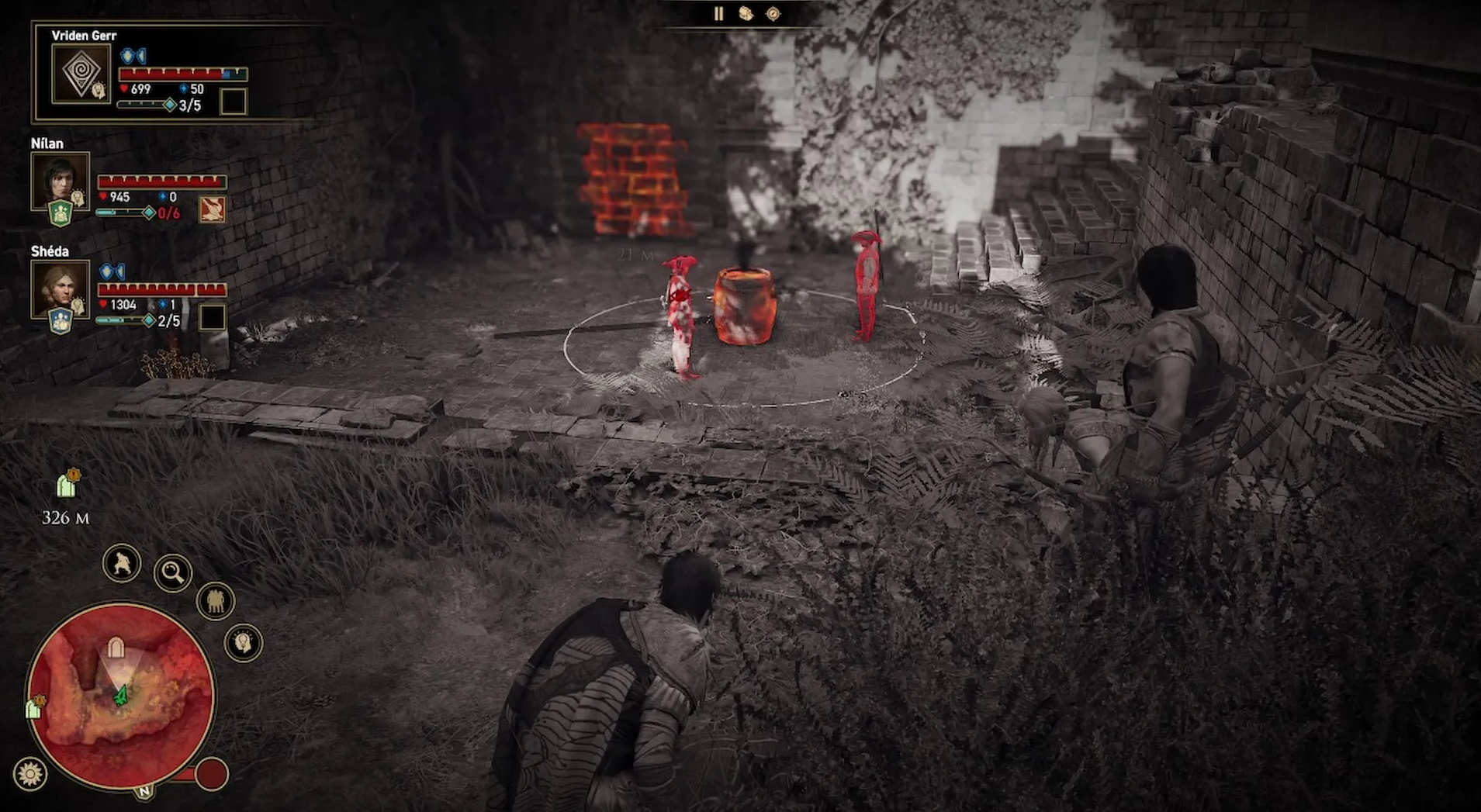The height and width of the screenshot is (812, 1481).
Task: Activate the magnifying glass search button
Action: point(173,573)
